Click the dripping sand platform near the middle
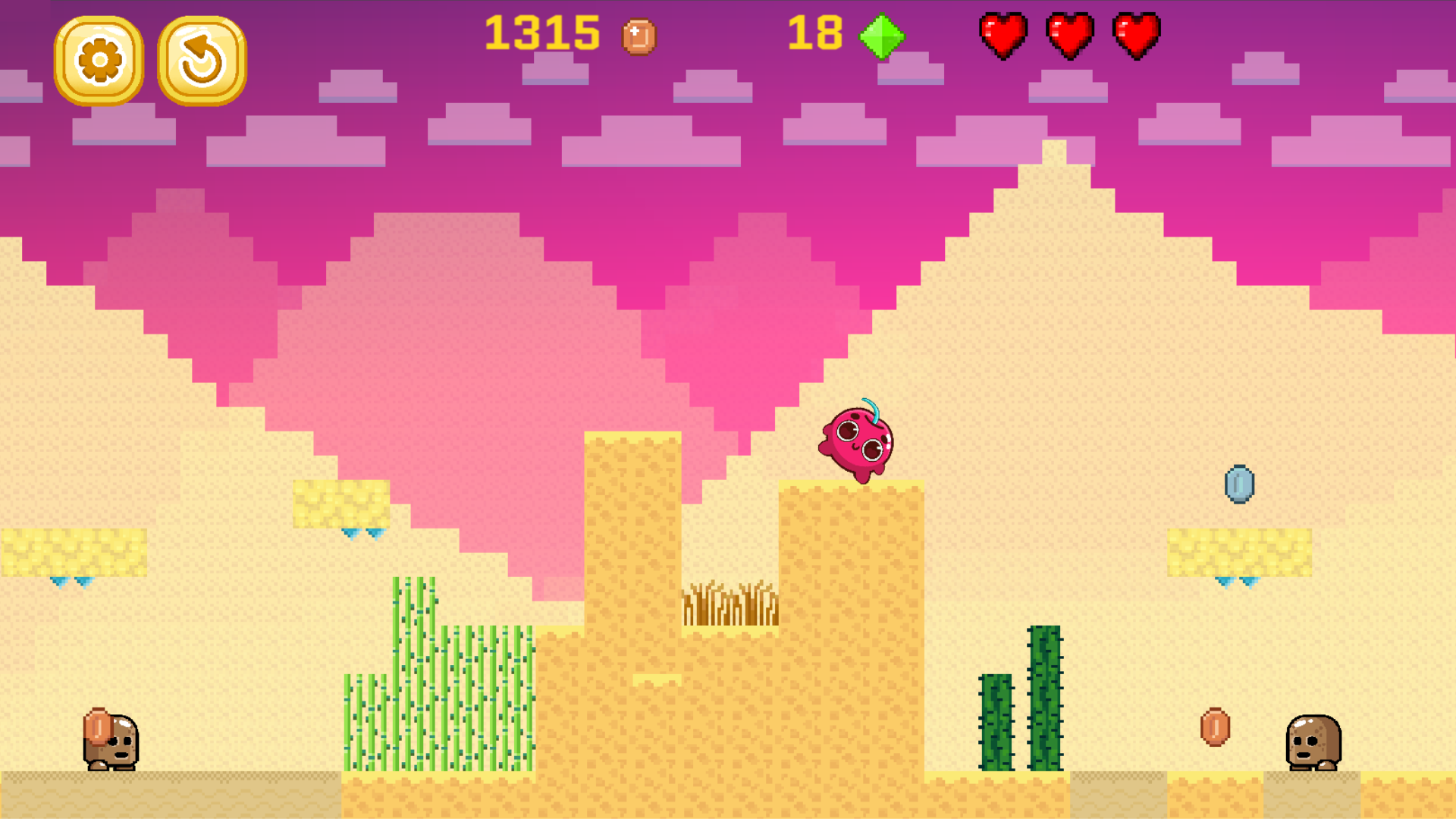1456x819 pixels. (341, 504)
